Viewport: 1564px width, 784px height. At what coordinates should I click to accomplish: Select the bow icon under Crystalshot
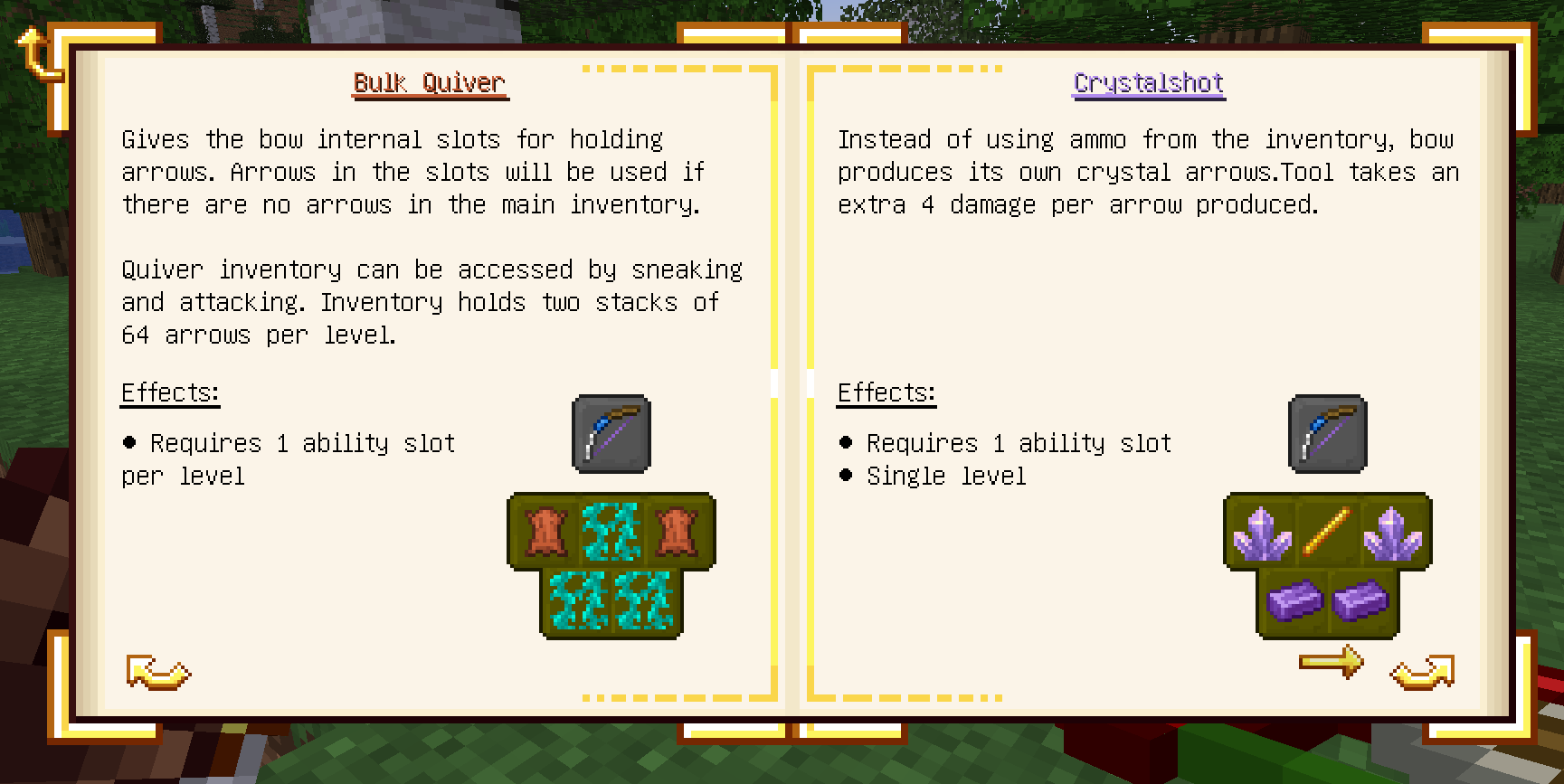pos(1327,434)
